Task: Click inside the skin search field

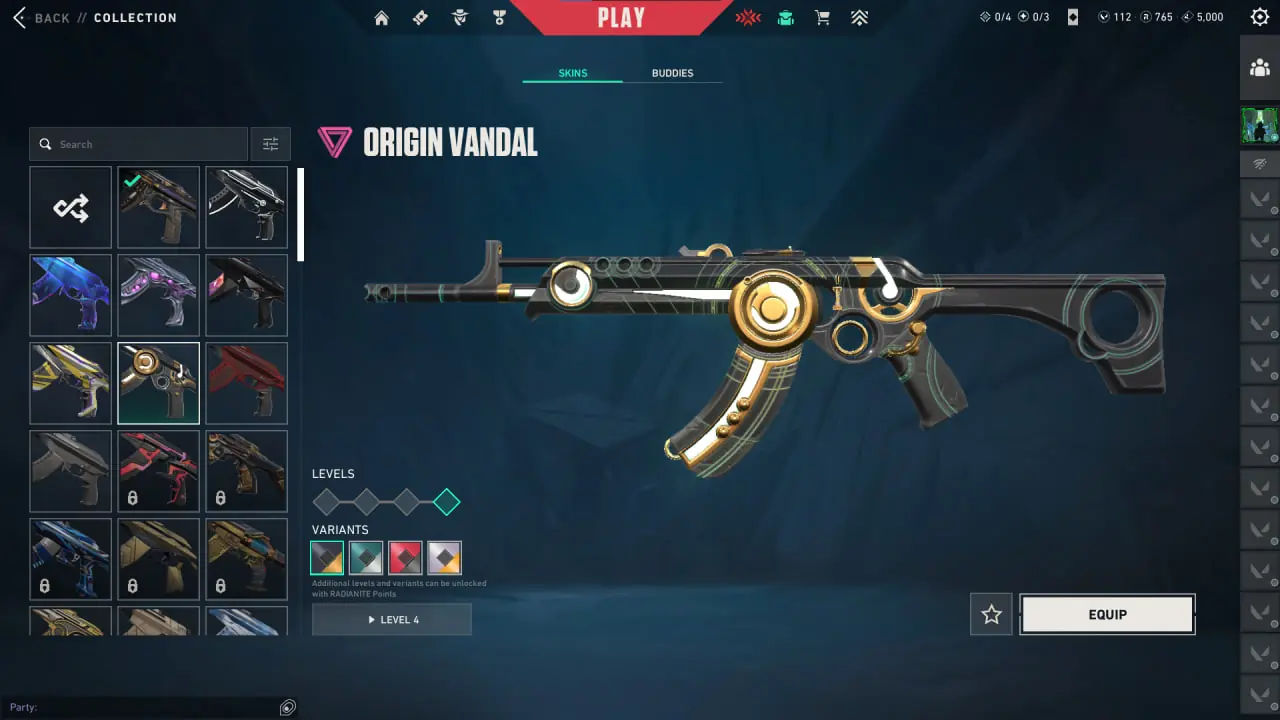Action: (x=138, y=143)
